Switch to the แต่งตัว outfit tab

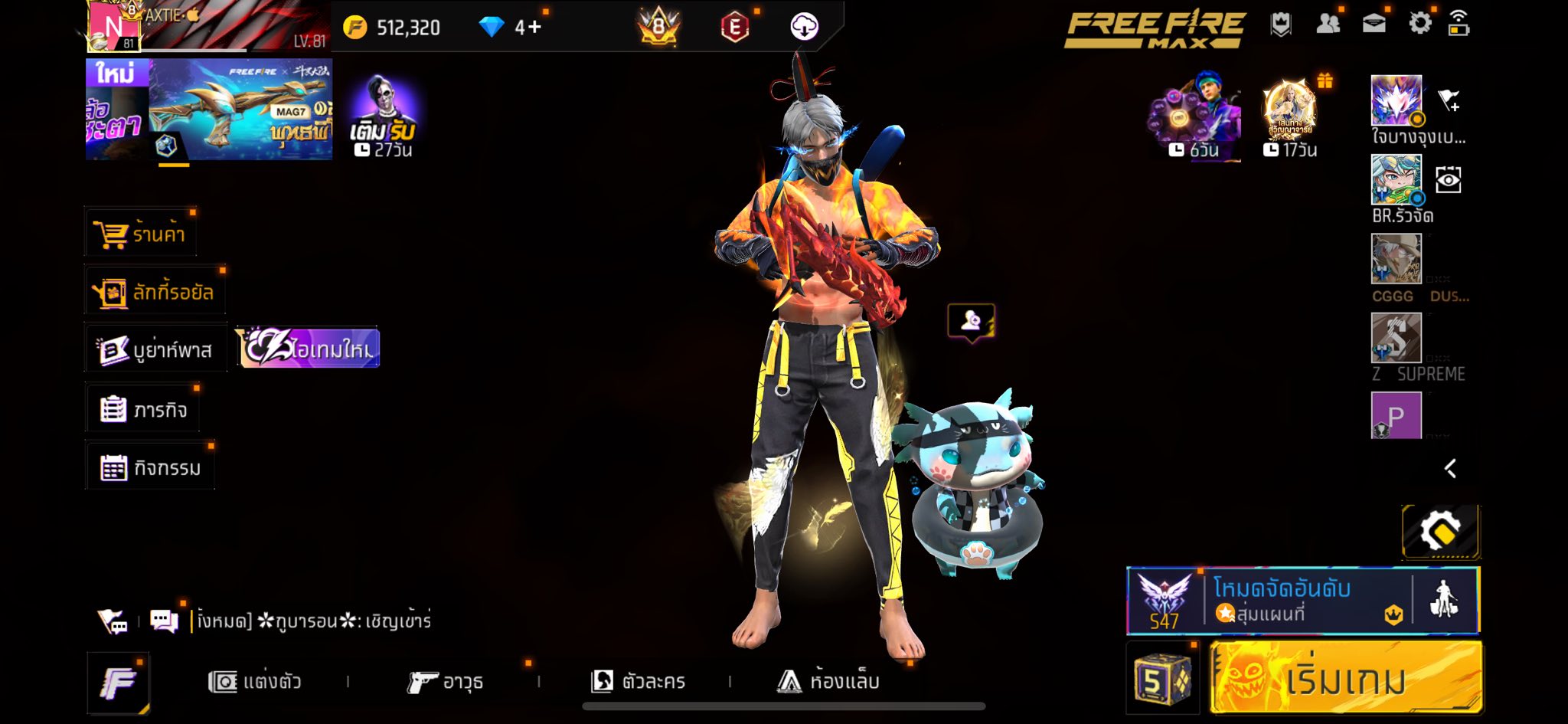pos(256,681)
